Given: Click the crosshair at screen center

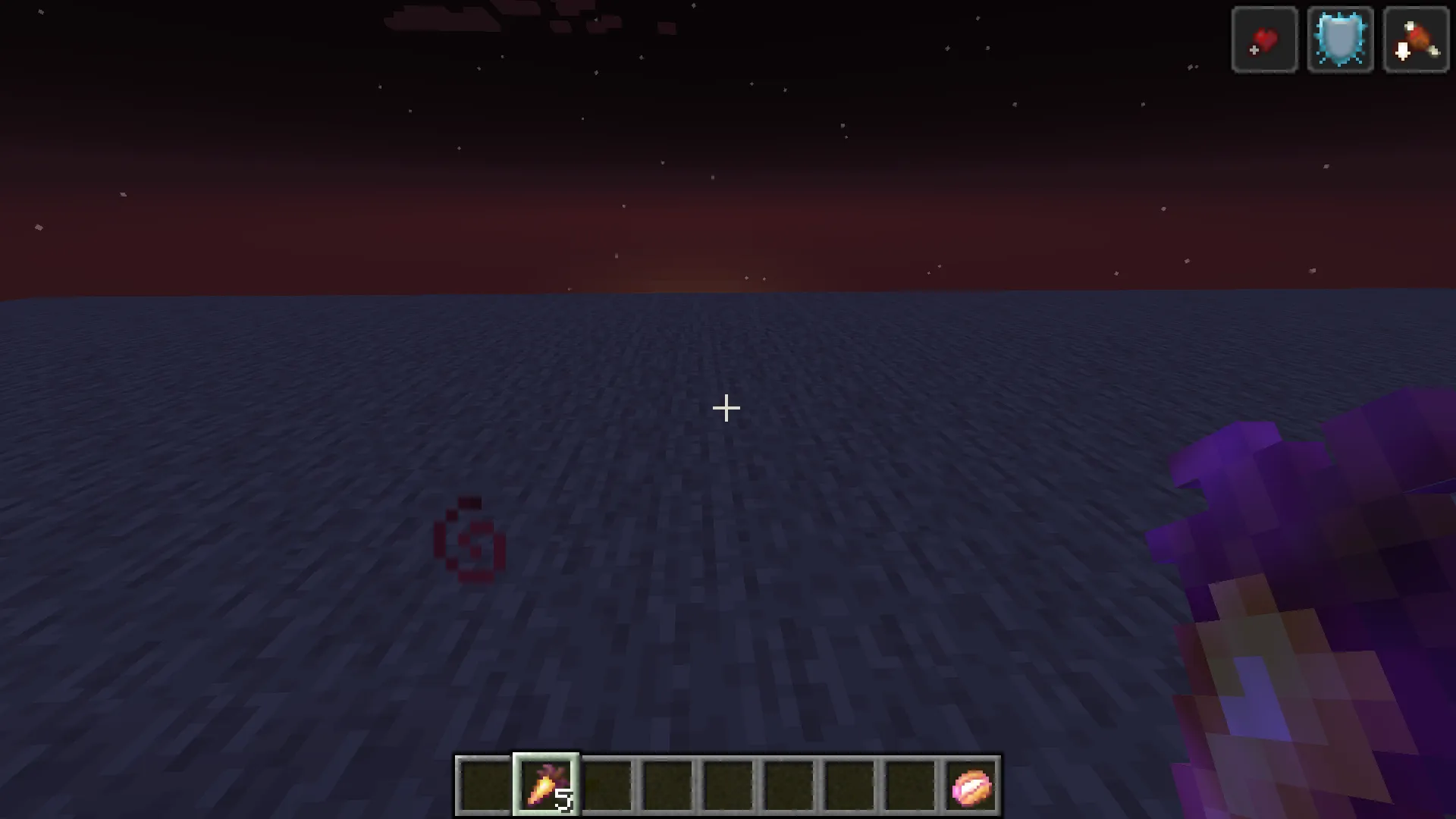Looking at the screenshot, I should pyautogui.click(x=727, y=409).
